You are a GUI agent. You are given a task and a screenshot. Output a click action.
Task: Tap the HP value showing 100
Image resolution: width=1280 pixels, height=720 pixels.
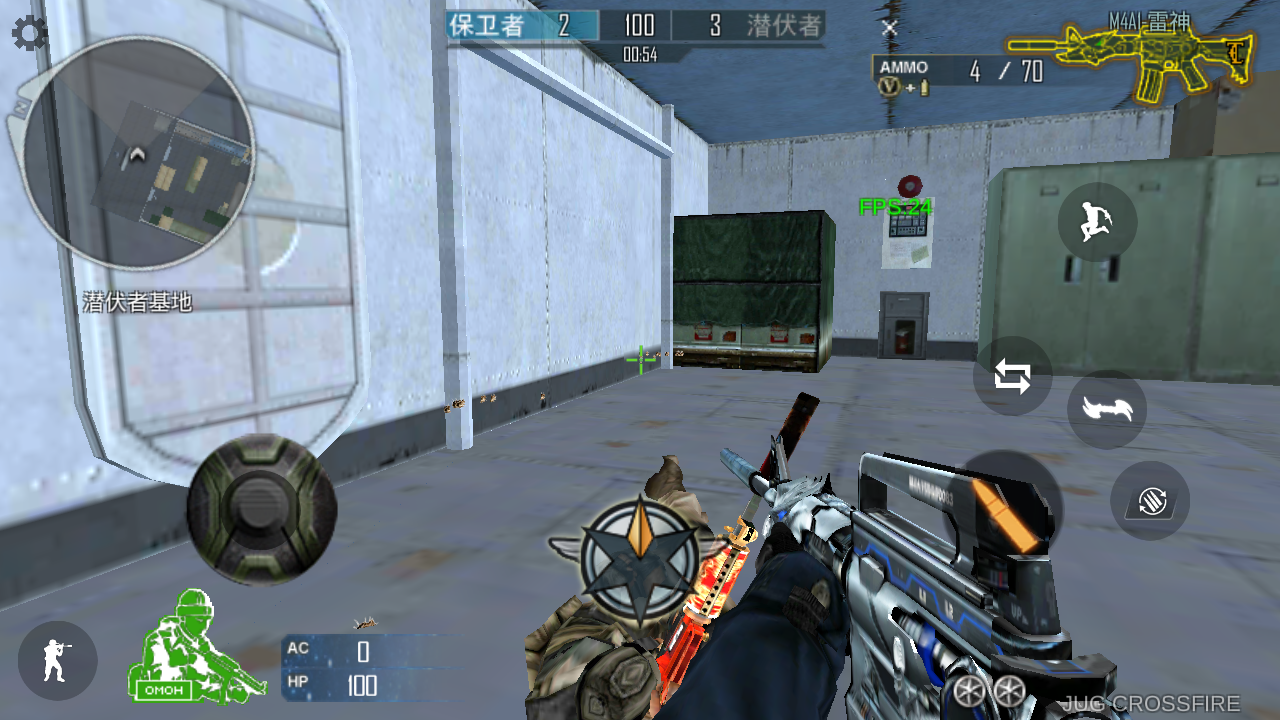(363, 687)
